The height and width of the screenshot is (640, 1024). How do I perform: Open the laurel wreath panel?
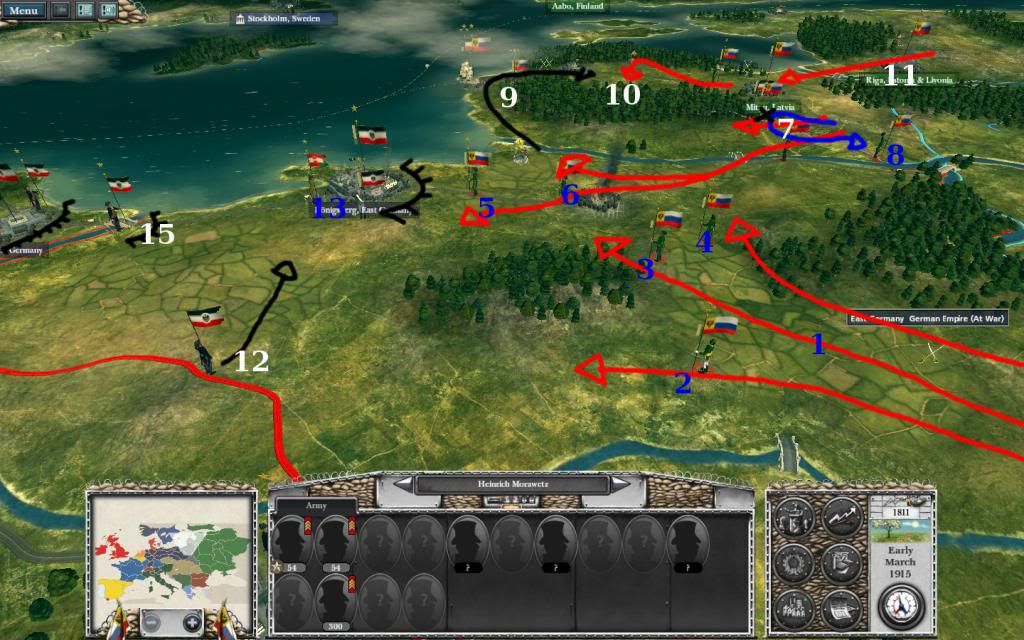click(x=792, y=564)
